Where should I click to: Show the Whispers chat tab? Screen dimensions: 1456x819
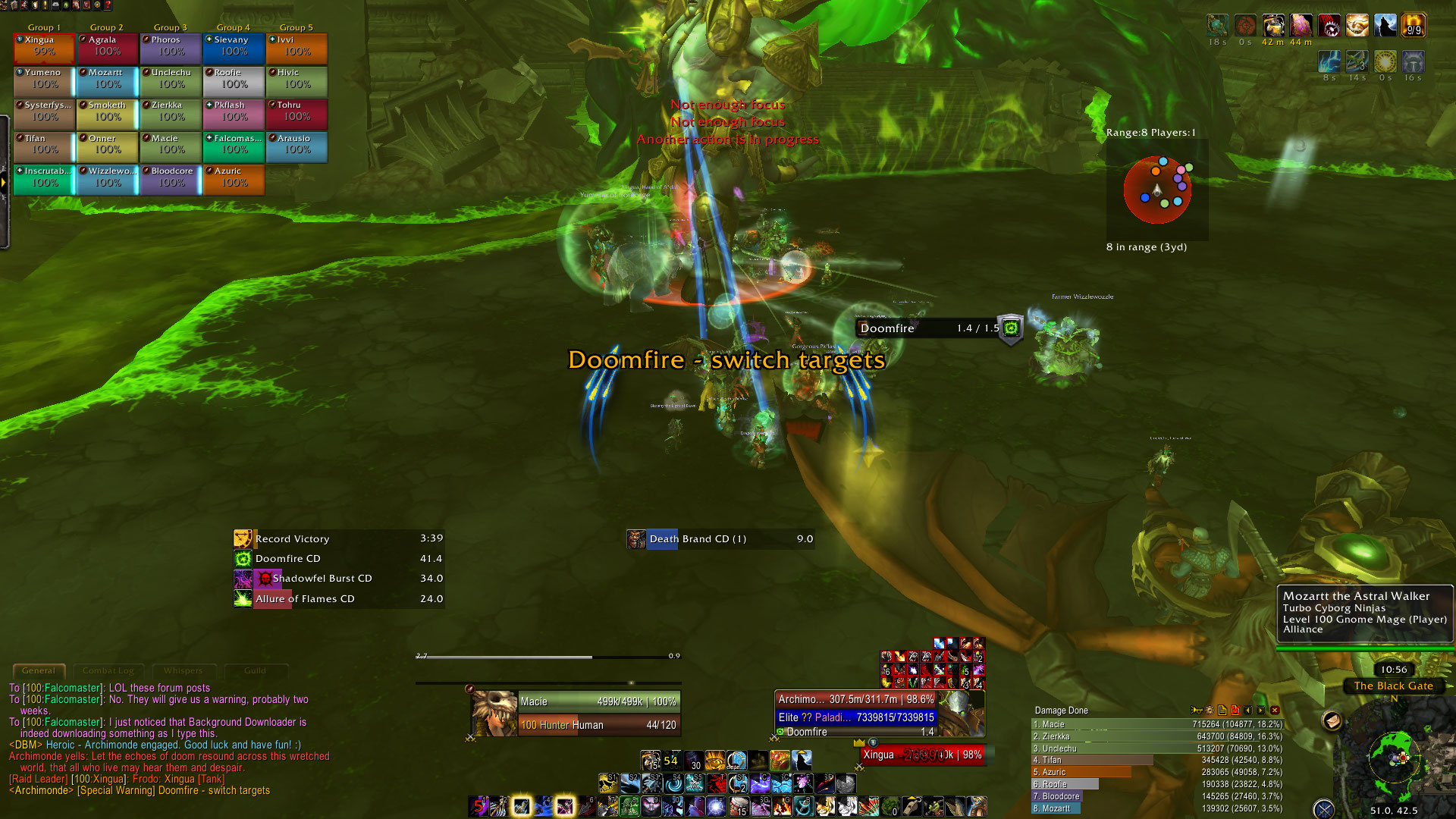coord(183,670)
